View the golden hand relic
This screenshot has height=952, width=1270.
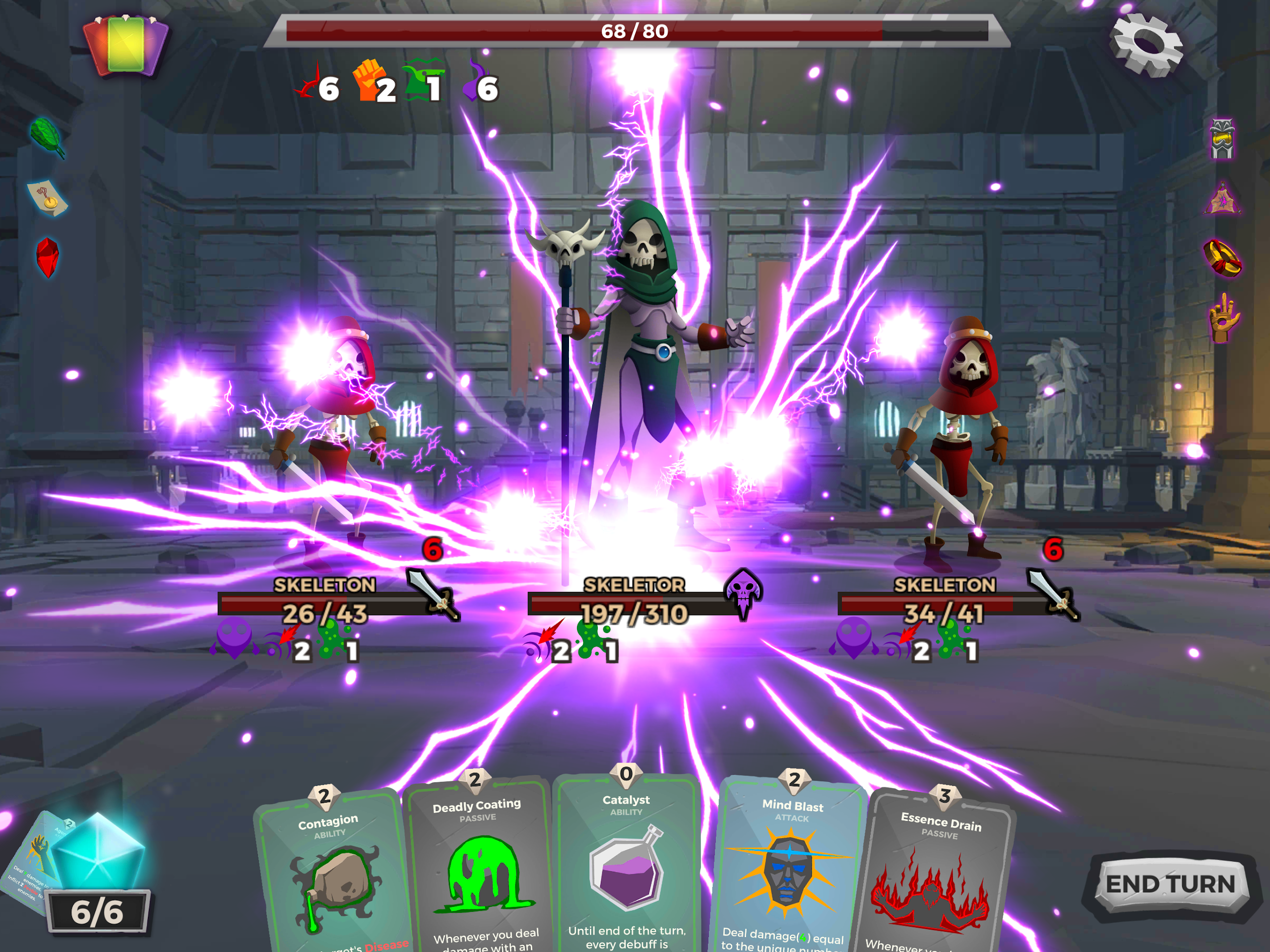tap(1222, 318)
